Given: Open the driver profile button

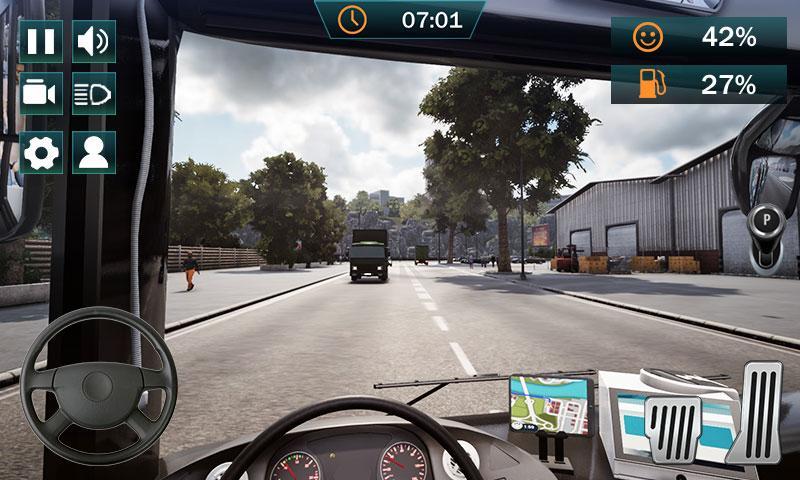Looking at the screenshot, I should pyautogui.click(x=93, y=152).
